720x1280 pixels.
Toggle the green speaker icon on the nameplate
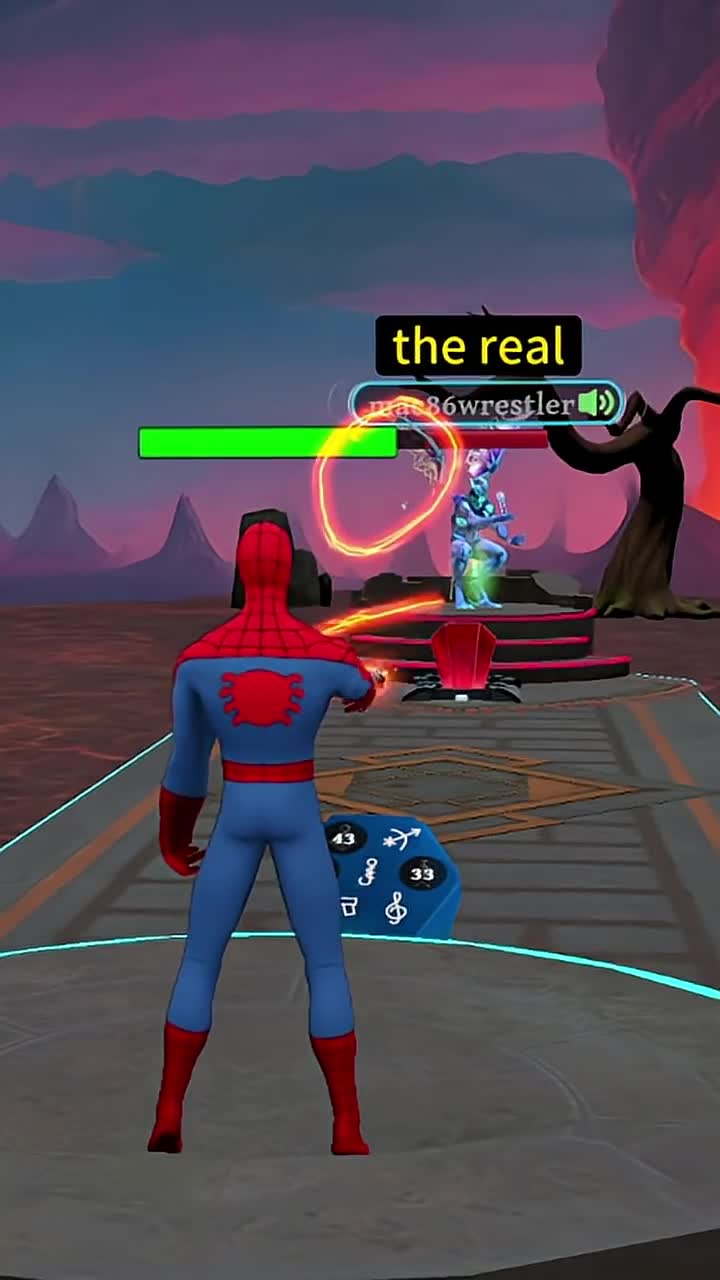coord(597,404)
